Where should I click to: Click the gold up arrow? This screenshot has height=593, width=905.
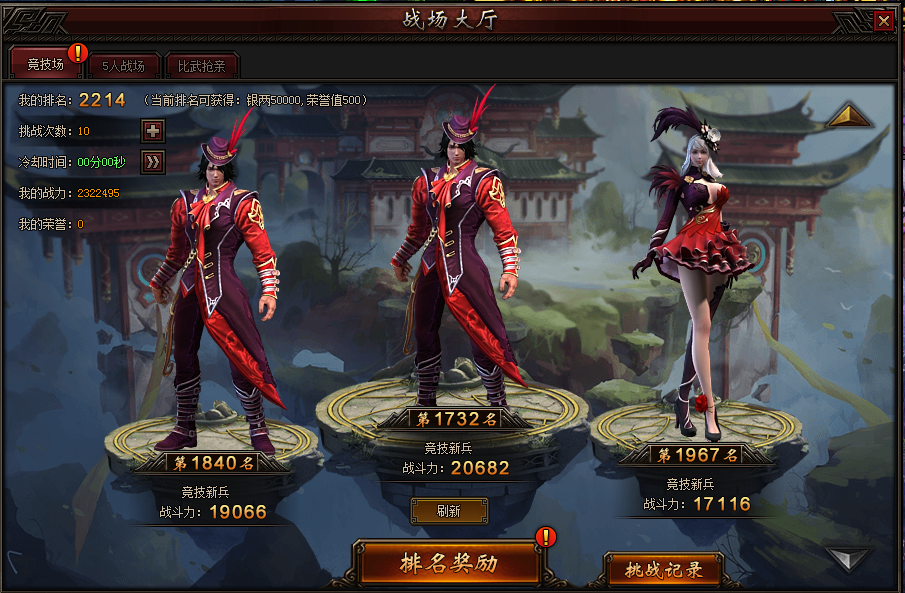point(849,117)
